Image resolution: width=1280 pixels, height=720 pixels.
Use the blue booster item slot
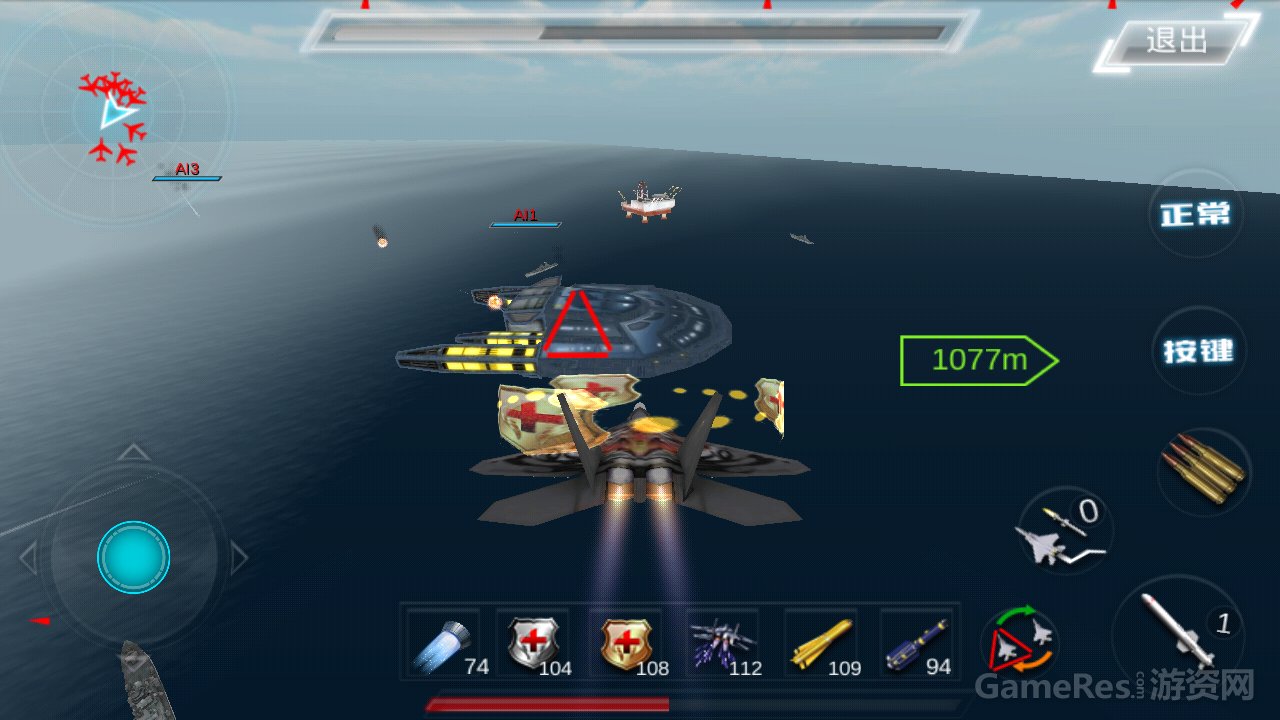(444, 643)
